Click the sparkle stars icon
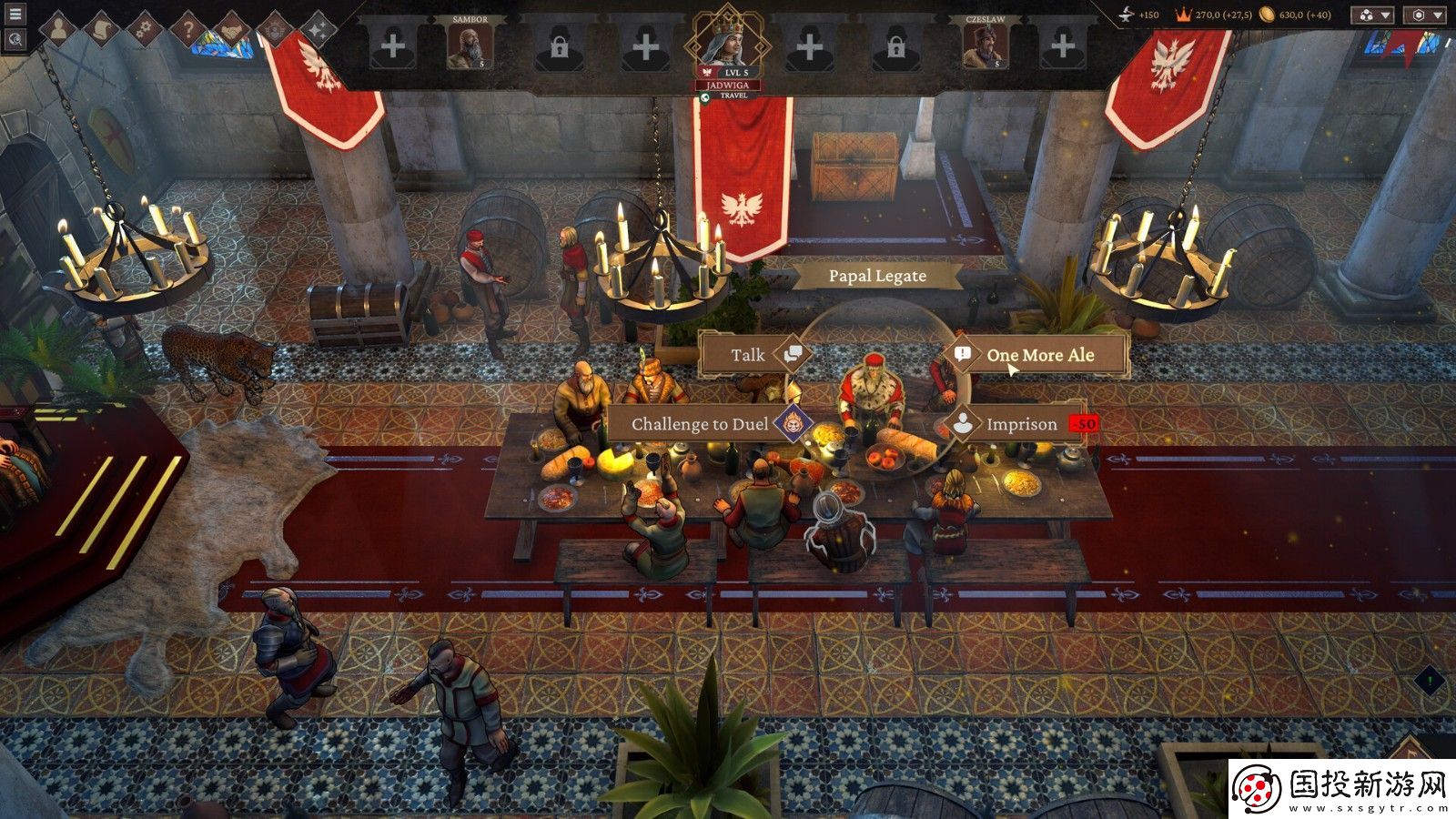Image resolution: width=1456 pixels, height=819 pixels. [x=318, y=30]
